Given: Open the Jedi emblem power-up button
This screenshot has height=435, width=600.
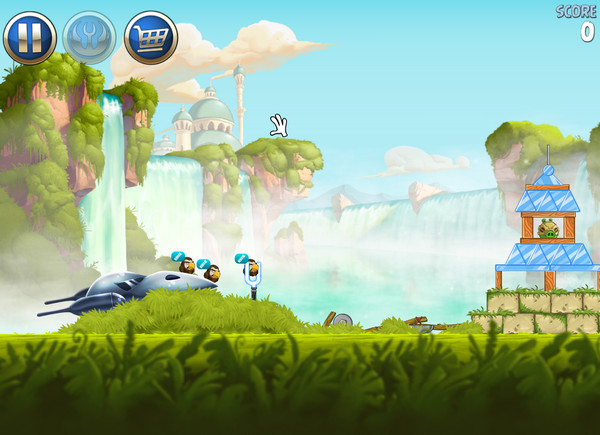Looking at the screenshot, I should click(89, 37).
